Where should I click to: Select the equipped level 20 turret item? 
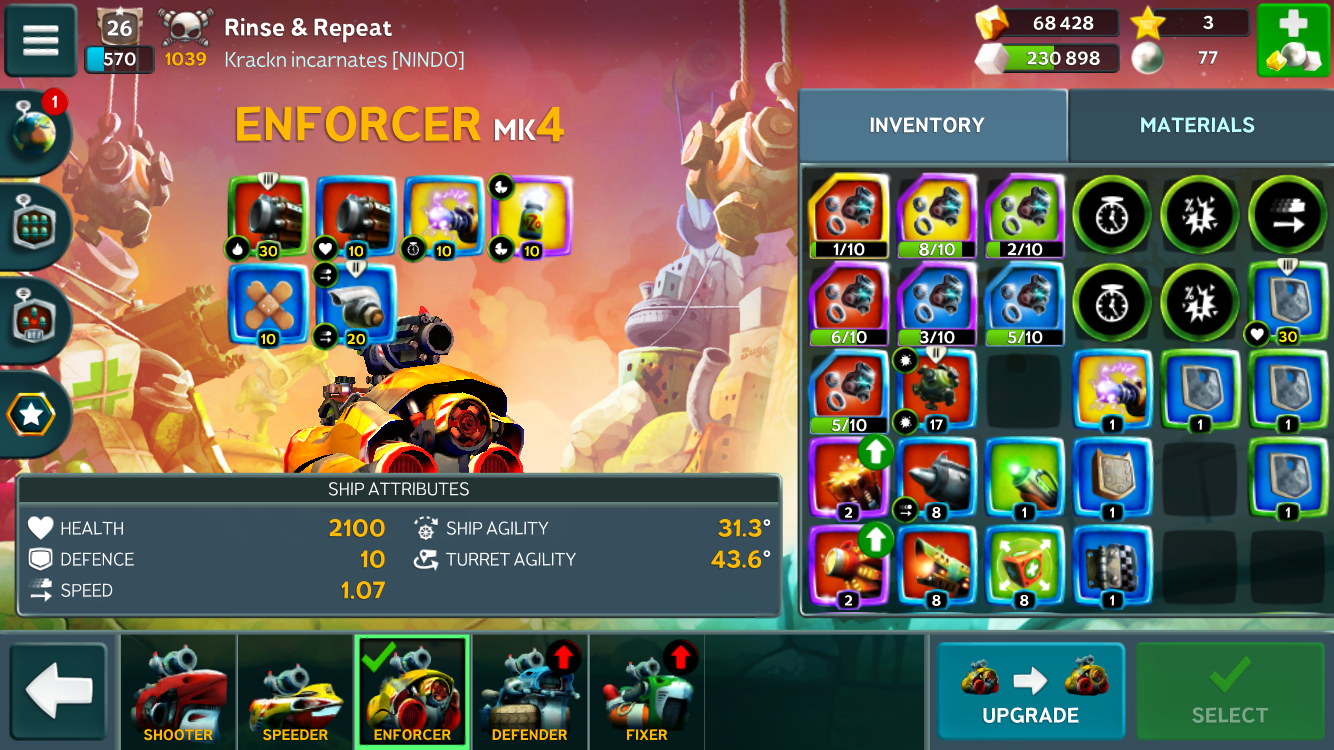(355, 304)
